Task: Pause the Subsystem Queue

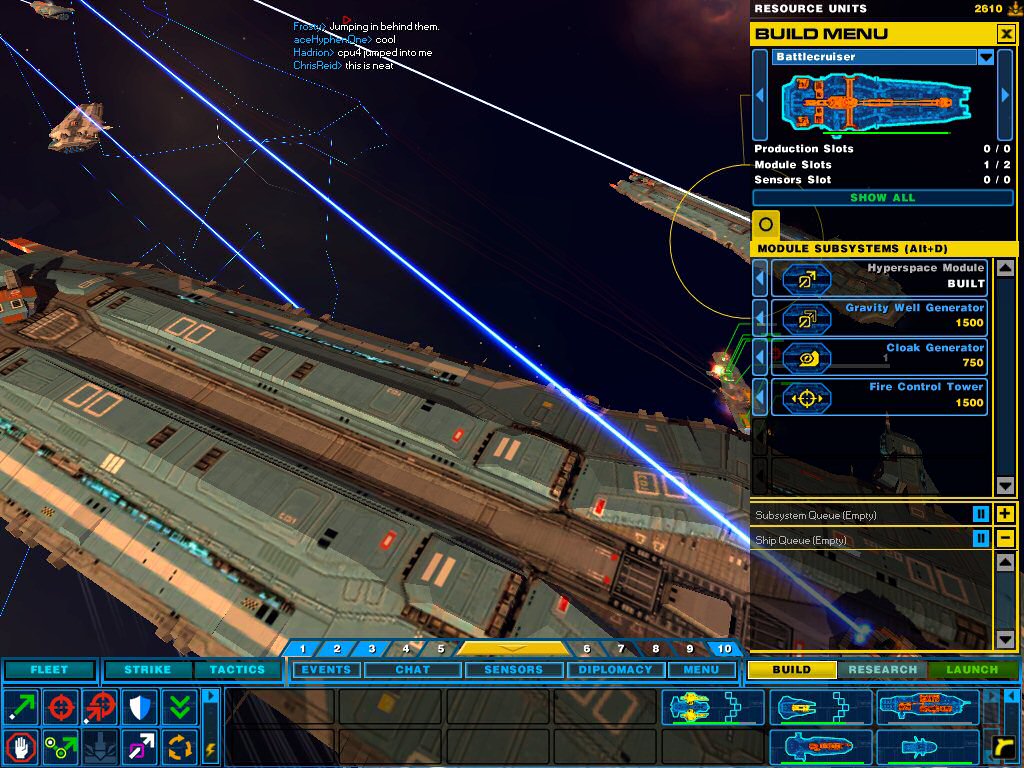Action: pos(982,514)
